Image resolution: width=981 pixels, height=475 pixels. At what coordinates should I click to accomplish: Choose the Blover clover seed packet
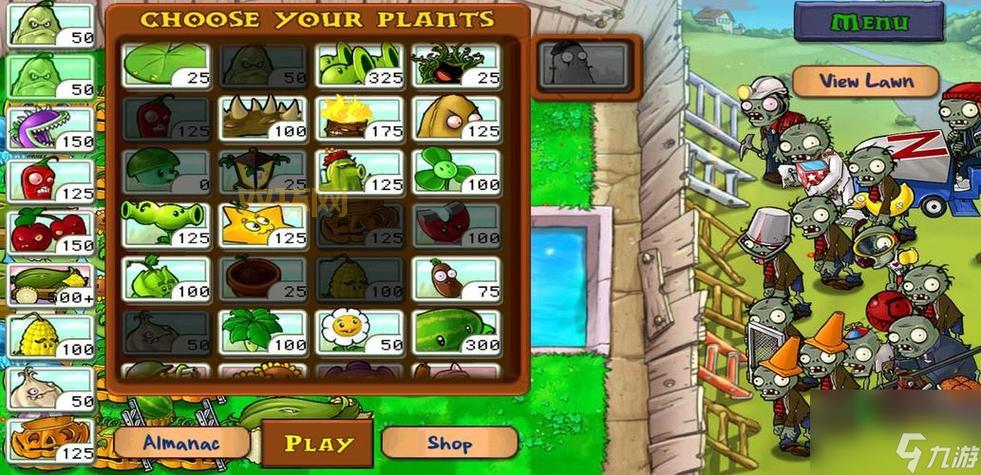click(457, 171)
